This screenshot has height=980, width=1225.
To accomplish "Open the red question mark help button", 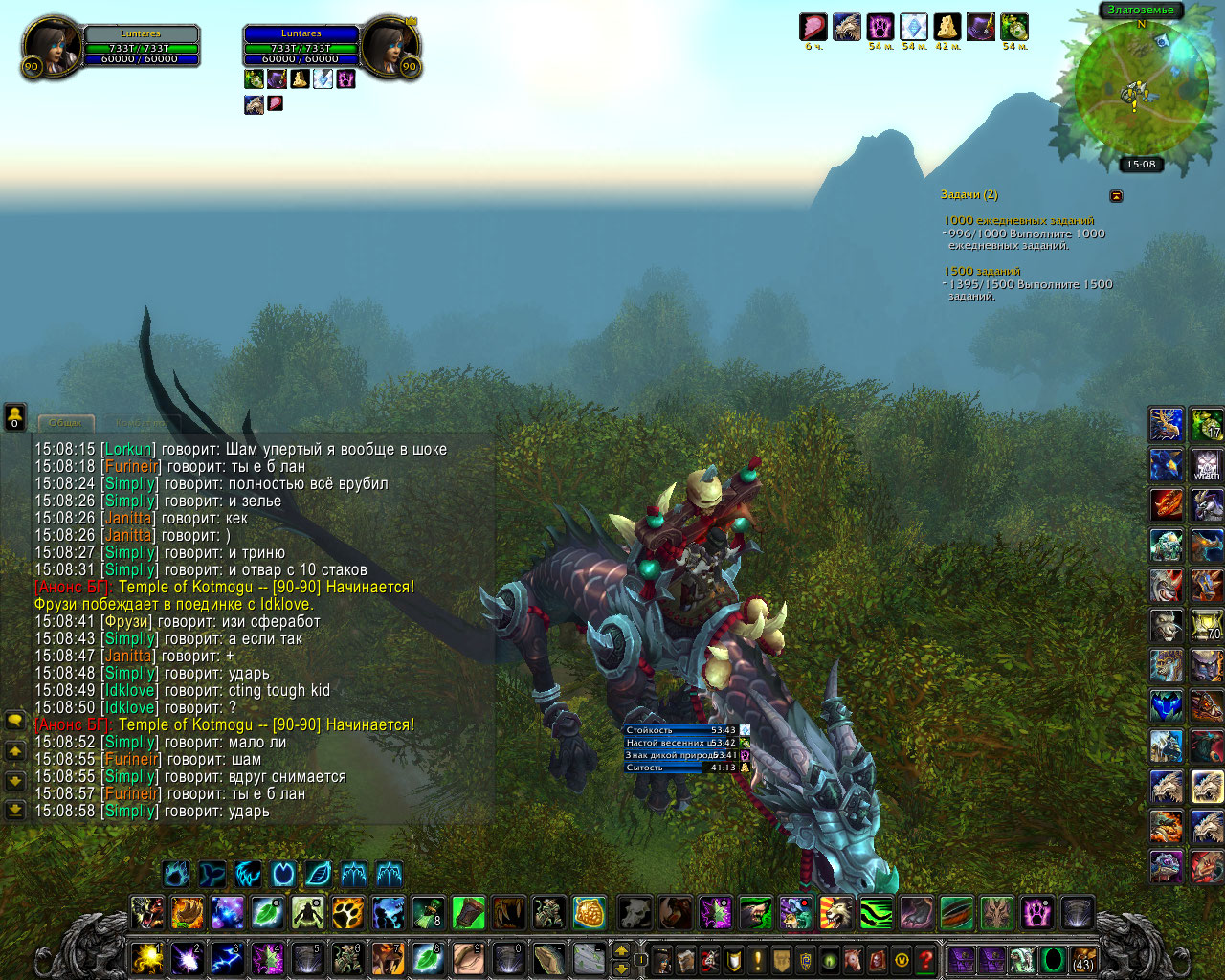I will point(925,959).
